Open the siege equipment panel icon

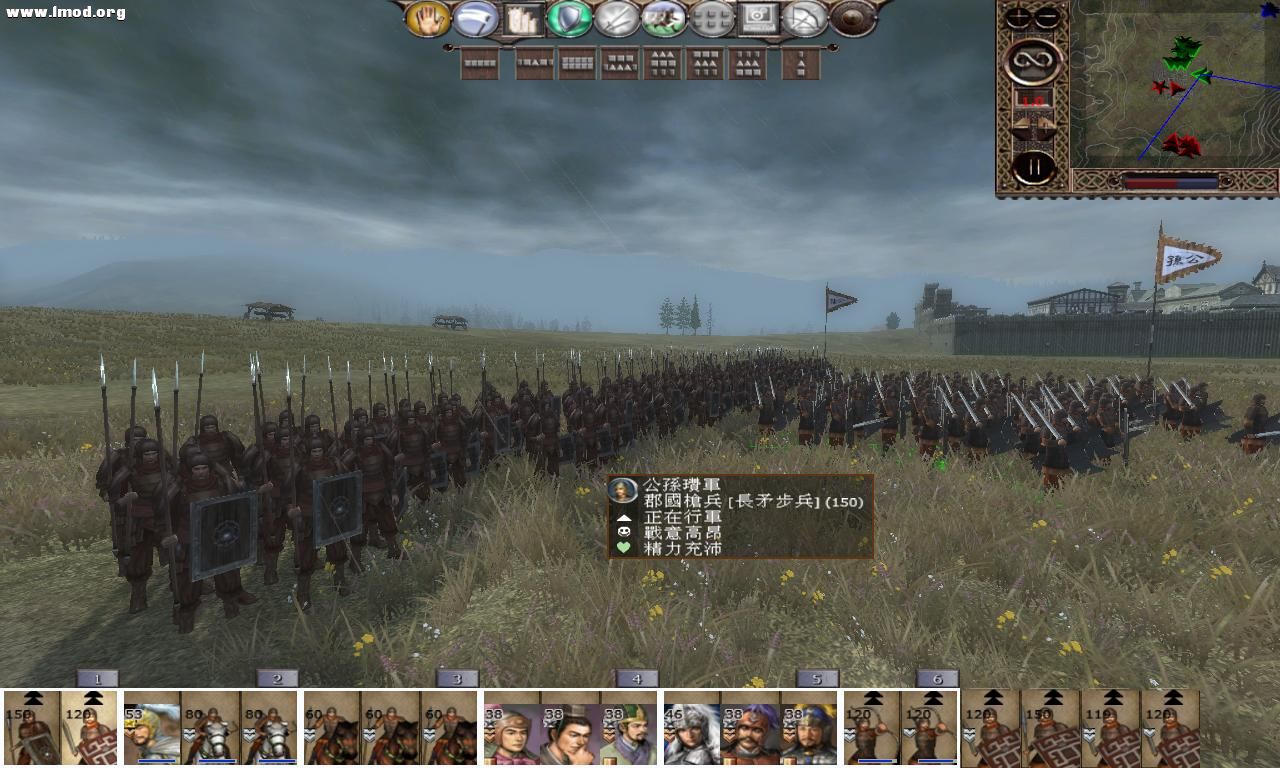pyautogui.click(x=522, y=18)
